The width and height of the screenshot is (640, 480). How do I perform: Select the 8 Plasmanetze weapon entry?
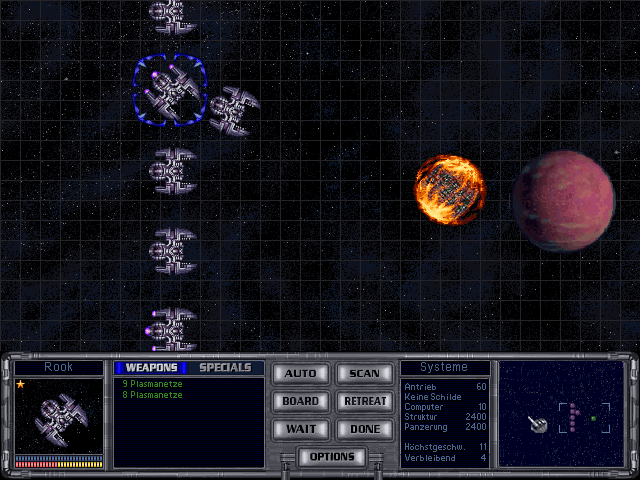point(152,395)
